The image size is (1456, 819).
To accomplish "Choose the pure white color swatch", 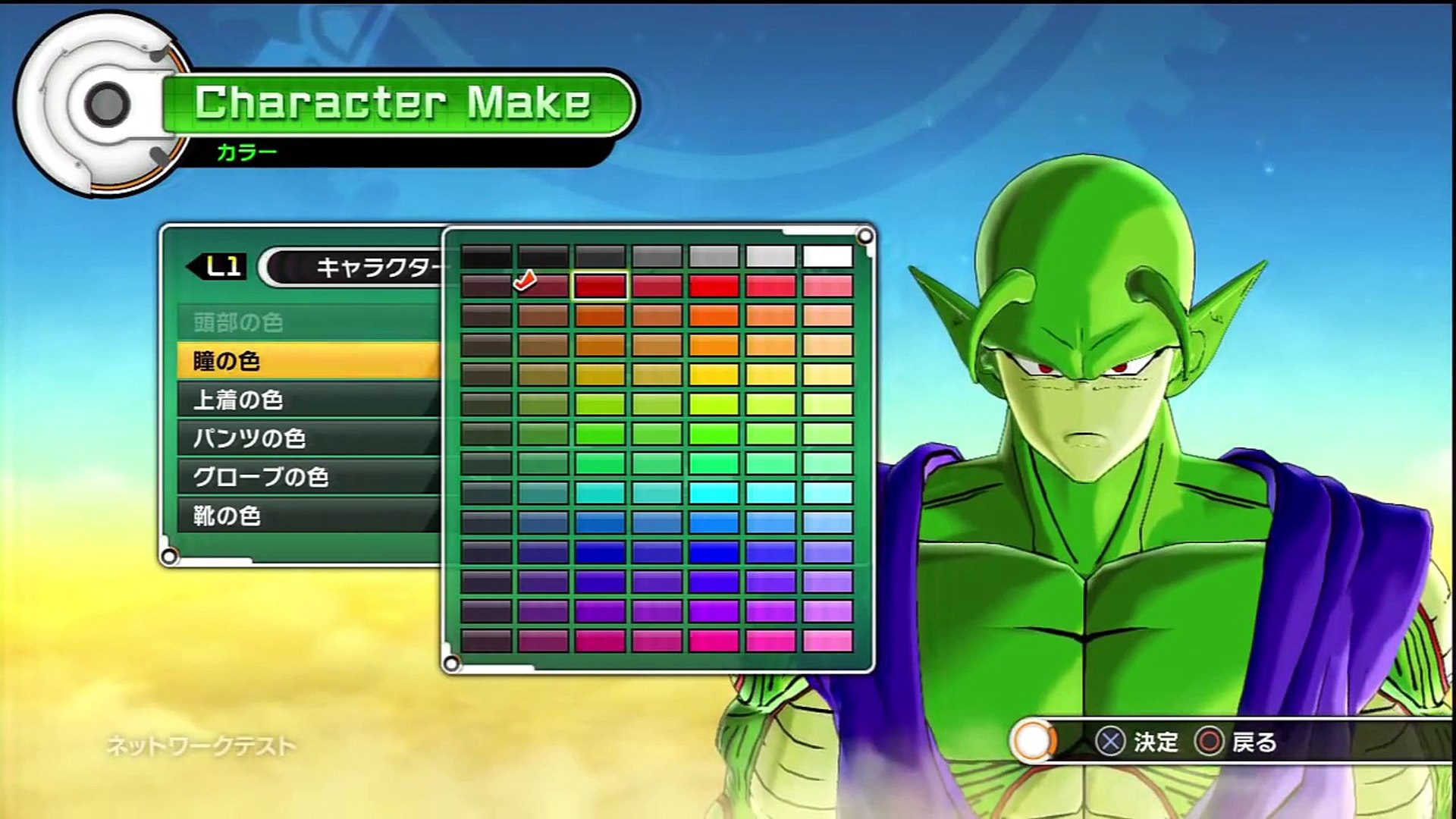I will (x=827, y=256).
